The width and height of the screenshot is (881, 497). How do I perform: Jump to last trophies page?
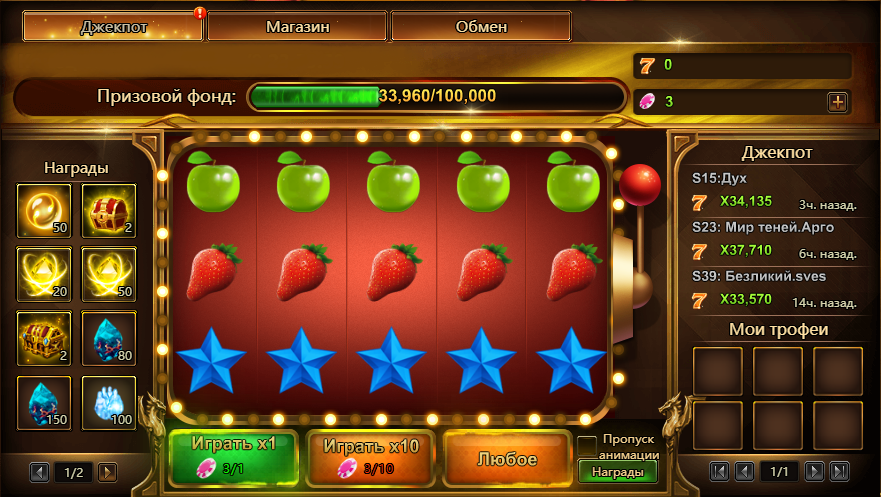coord(839,471)
